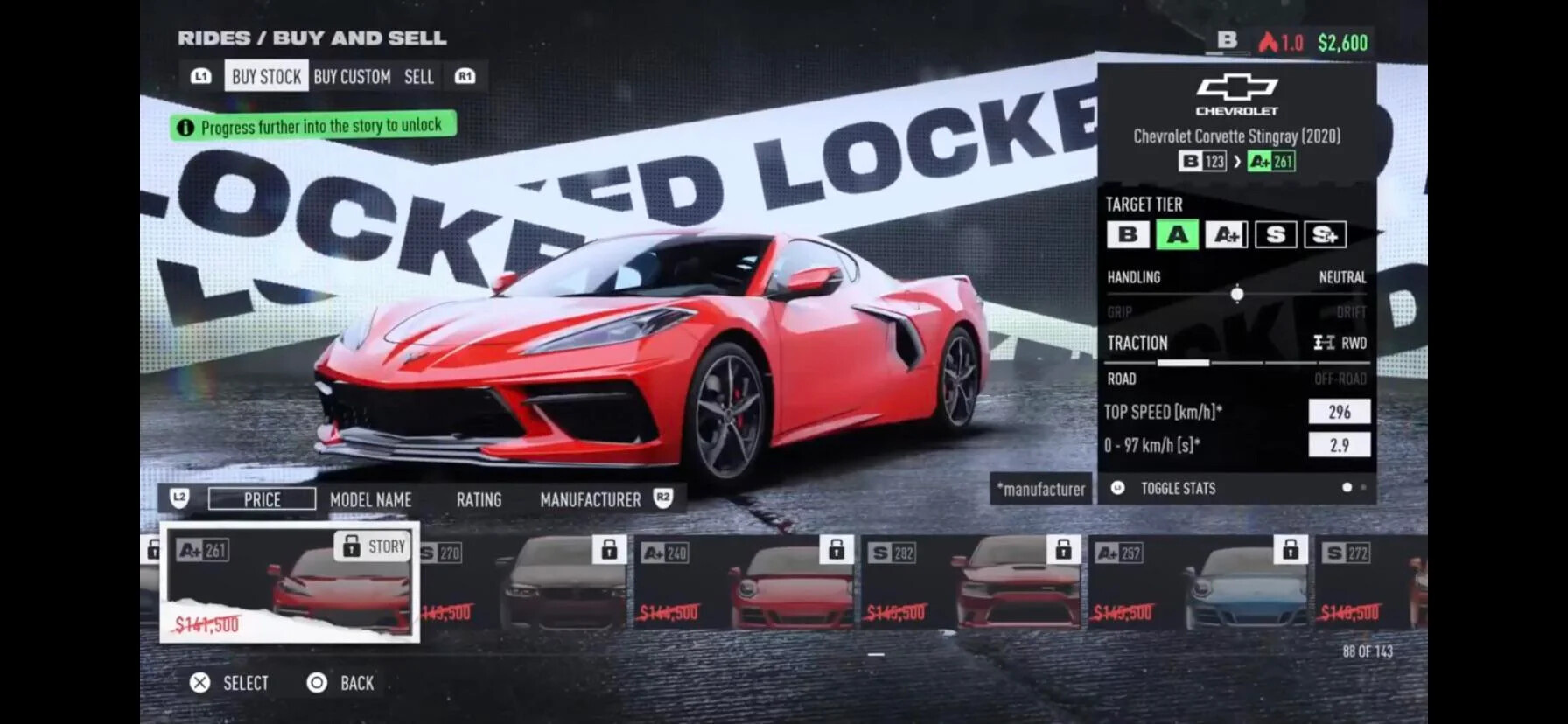Sort cars by Price
The height and width of the screenshot is (724, 1568).
(x=262, y=499)
